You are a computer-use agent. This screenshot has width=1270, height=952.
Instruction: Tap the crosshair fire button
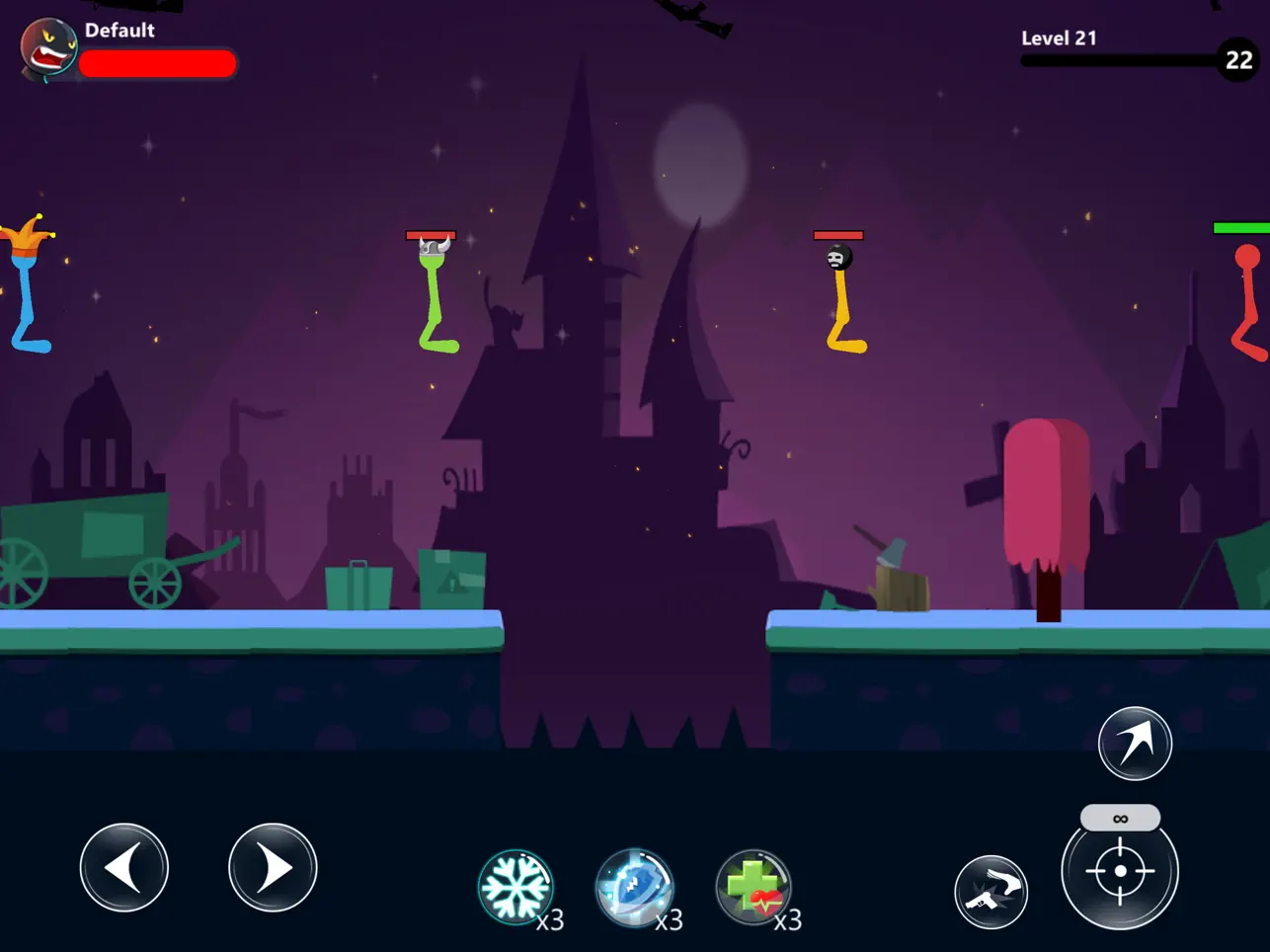coord(1121,870)
